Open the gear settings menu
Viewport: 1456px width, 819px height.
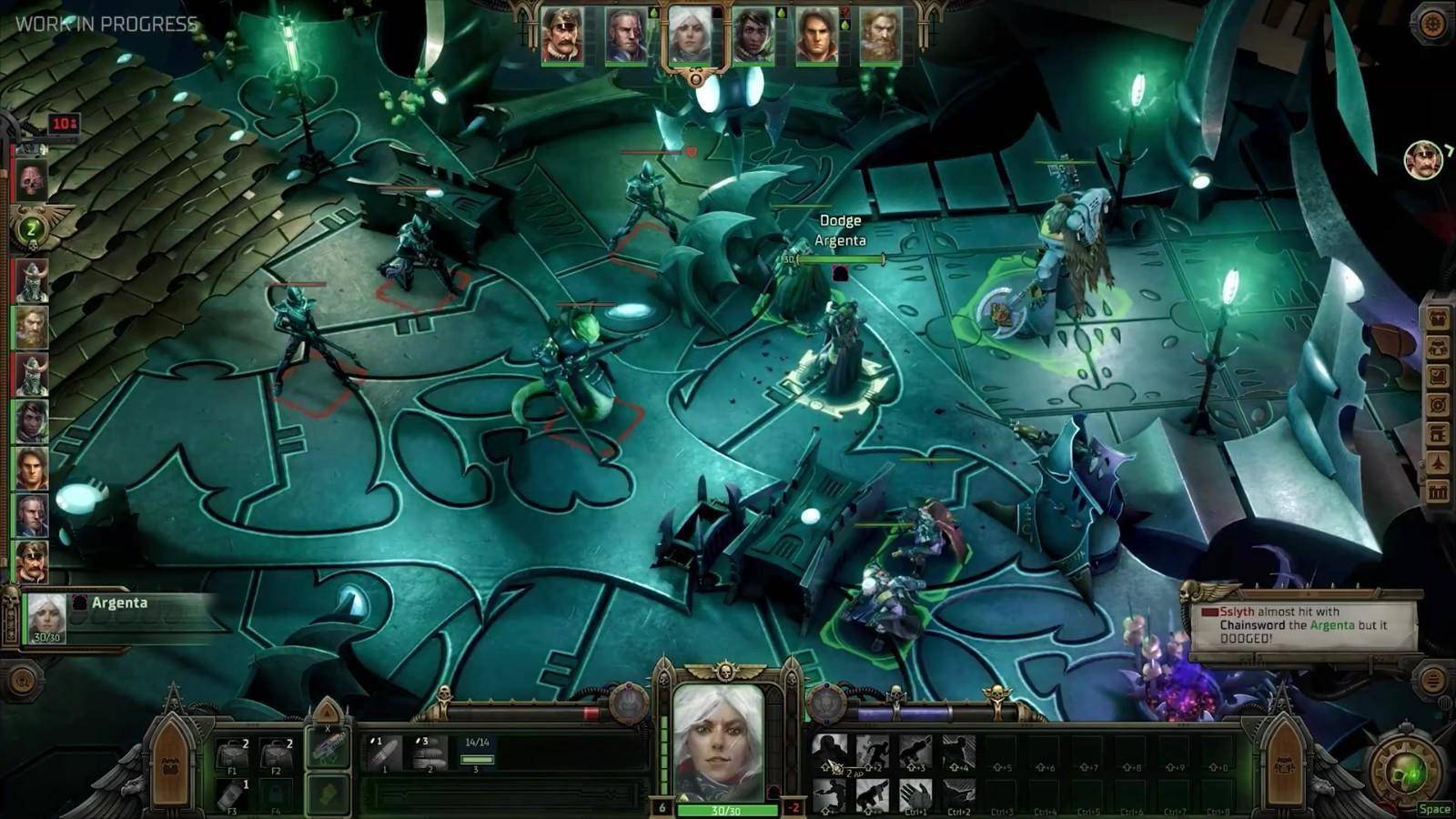[x=1432, y=25]
